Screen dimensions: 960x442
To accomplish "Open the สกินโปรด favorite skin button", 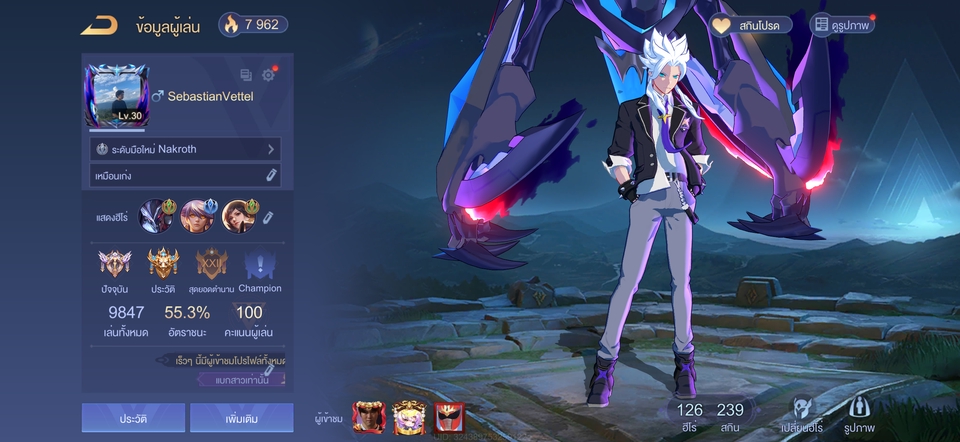I will click(751, 25).
